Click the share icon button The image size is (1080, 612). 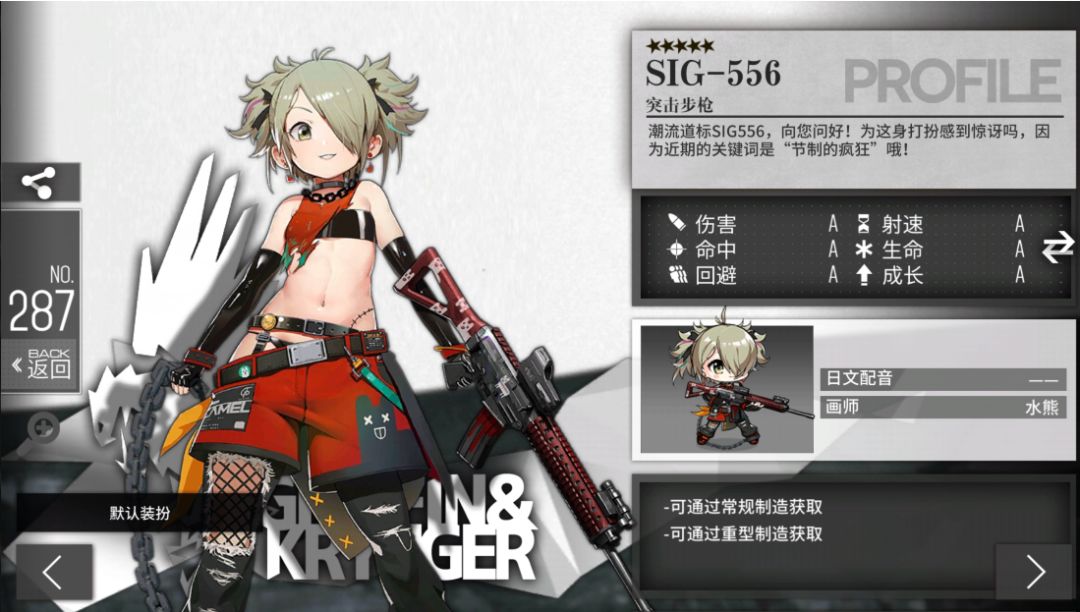point(40,182)
